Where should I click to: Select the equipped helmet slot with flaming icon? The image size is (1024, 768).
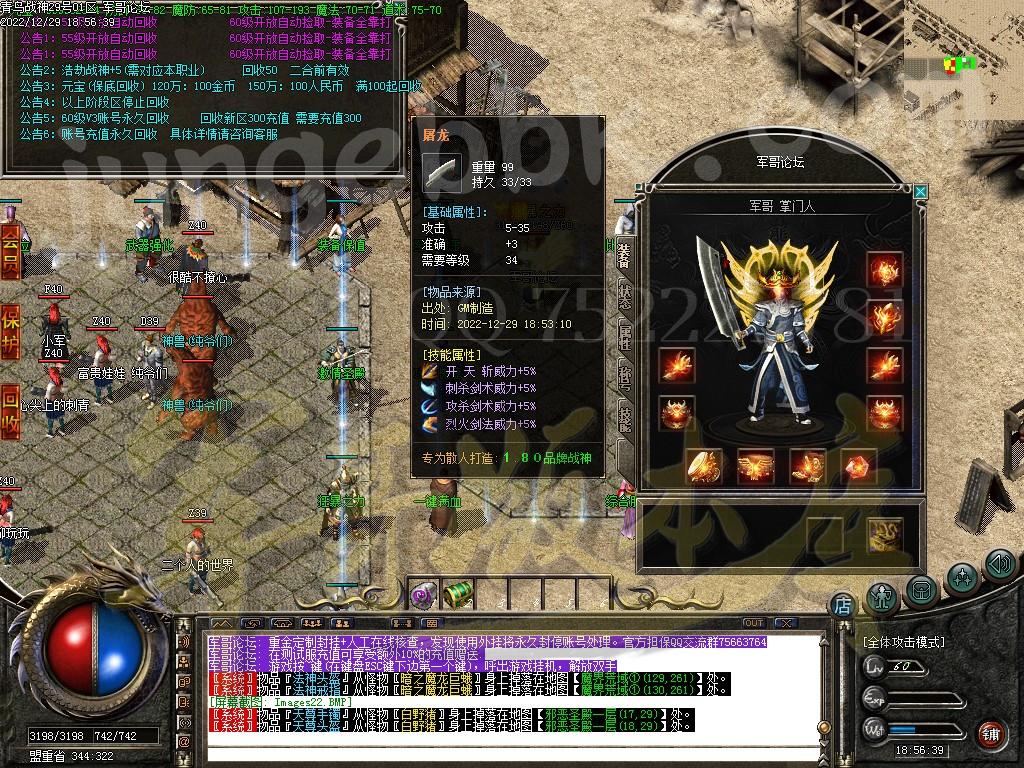(x=884, y=270)
